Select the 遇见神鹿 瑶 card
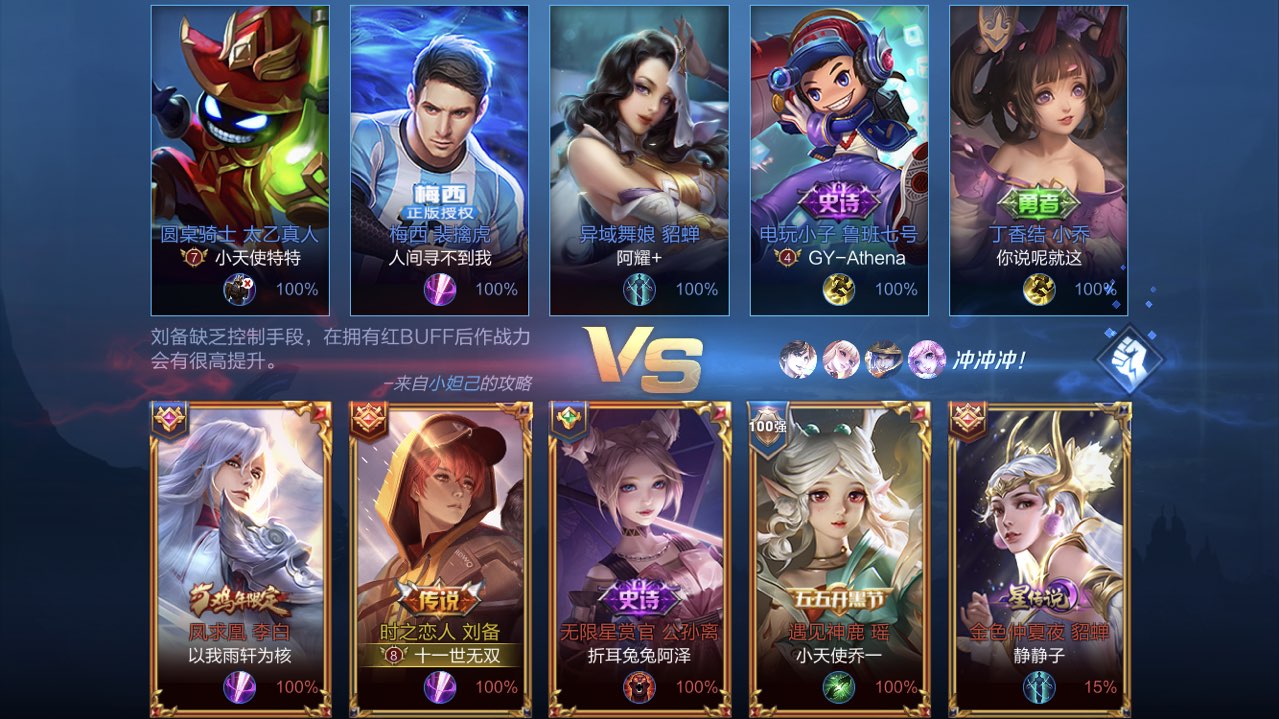This screenshot has height=719, width=1279. (x=840, y=558)
